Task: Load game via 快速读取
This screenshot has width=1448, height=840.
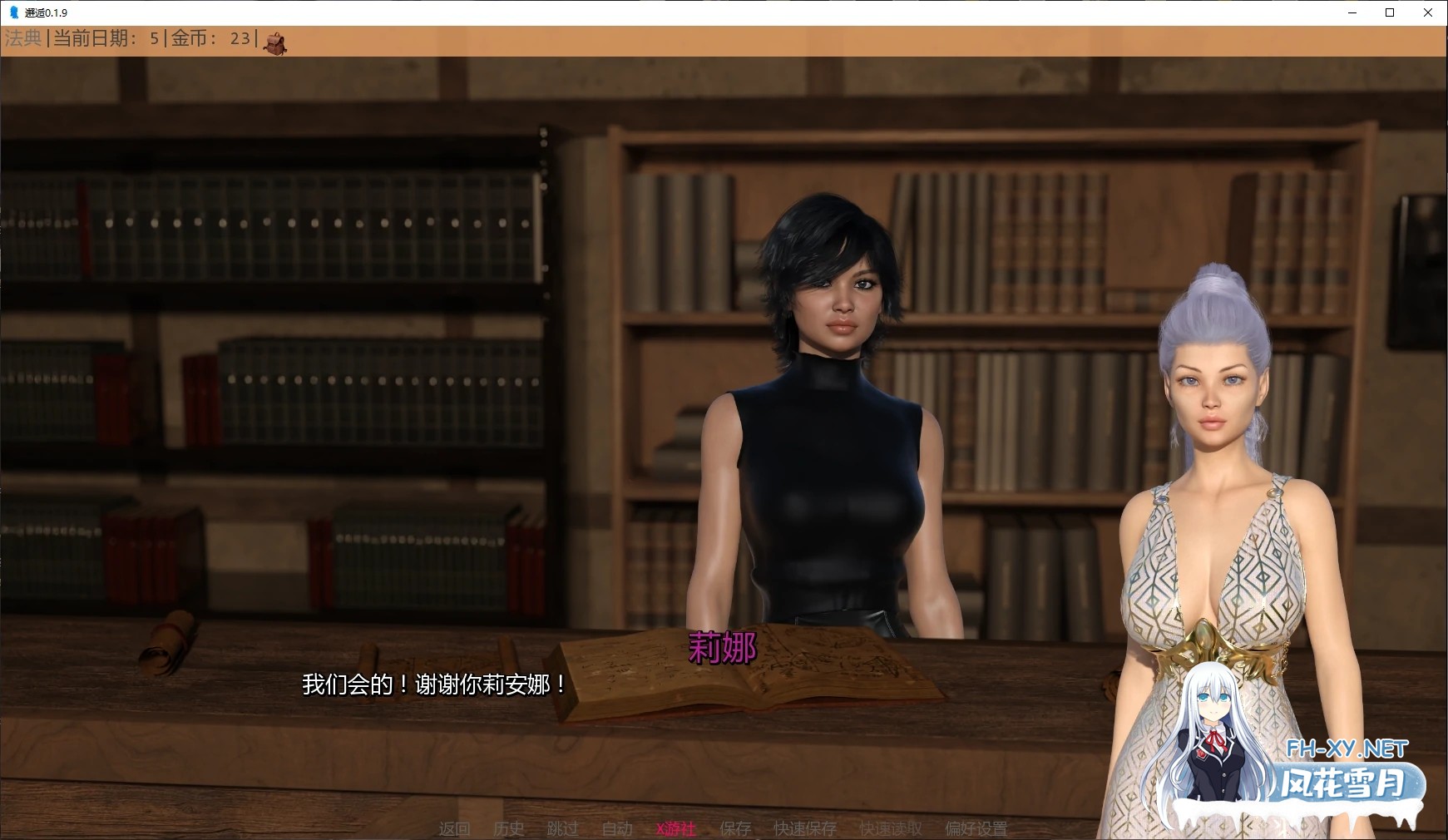Action: (891, 828)
